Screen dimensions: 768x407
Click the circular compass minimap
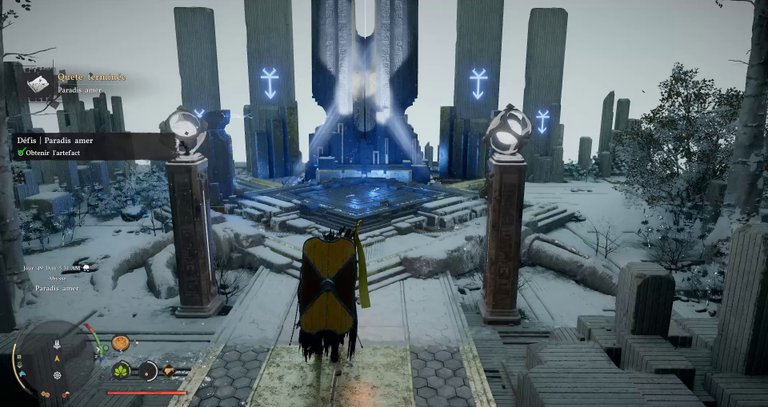[53, 361]
